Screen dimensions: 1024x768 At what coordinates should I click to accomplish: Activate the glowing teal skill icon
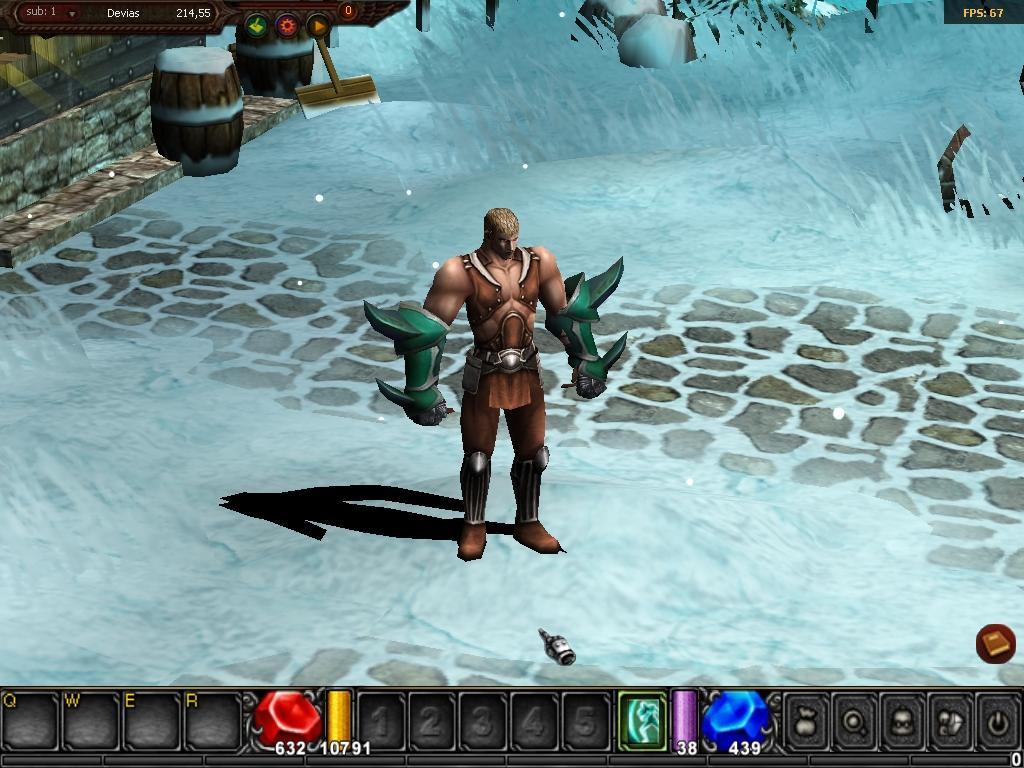(642, 720)
